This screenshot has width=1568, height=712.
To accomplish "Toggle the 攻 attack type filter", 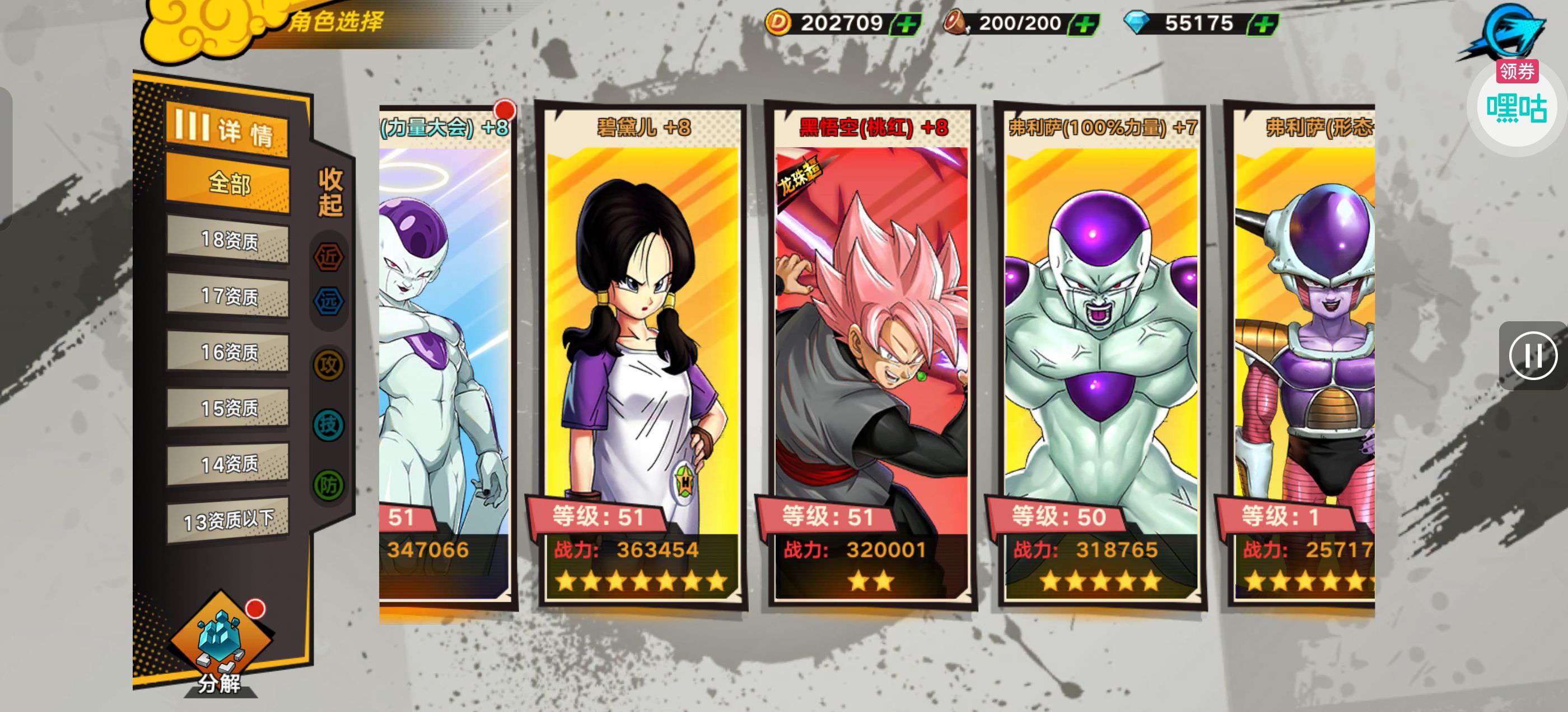I will click(329, 365).
